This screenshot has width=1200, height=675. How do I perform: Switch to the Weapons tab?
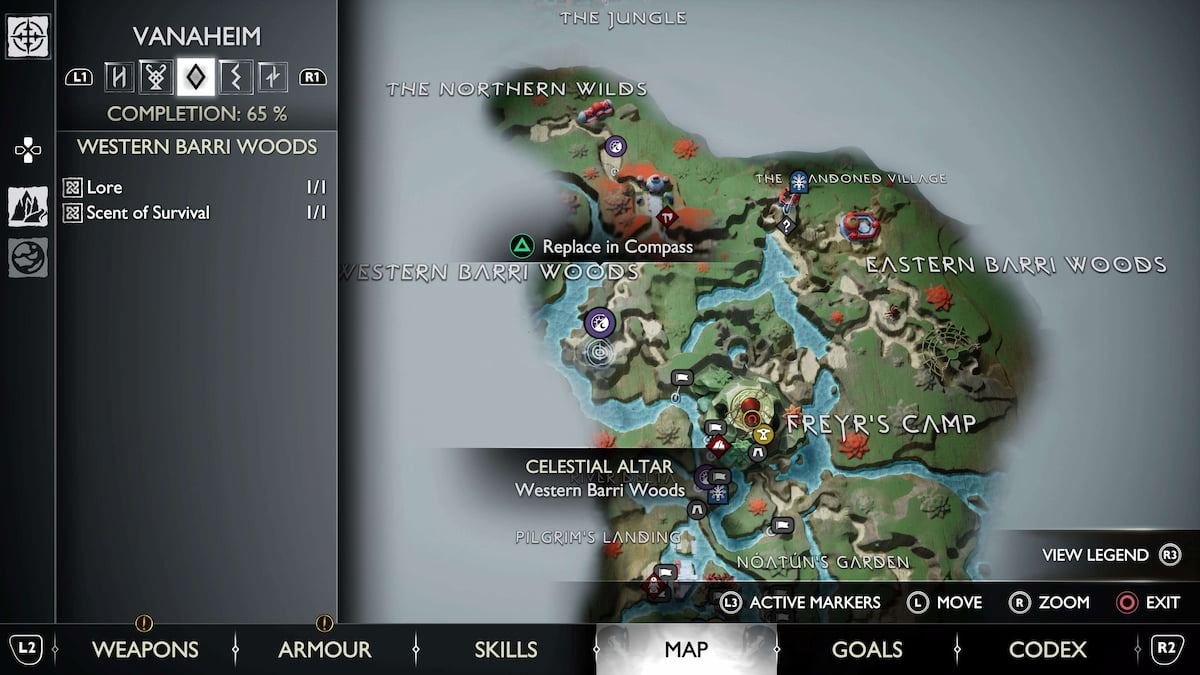tap(145, 650)
